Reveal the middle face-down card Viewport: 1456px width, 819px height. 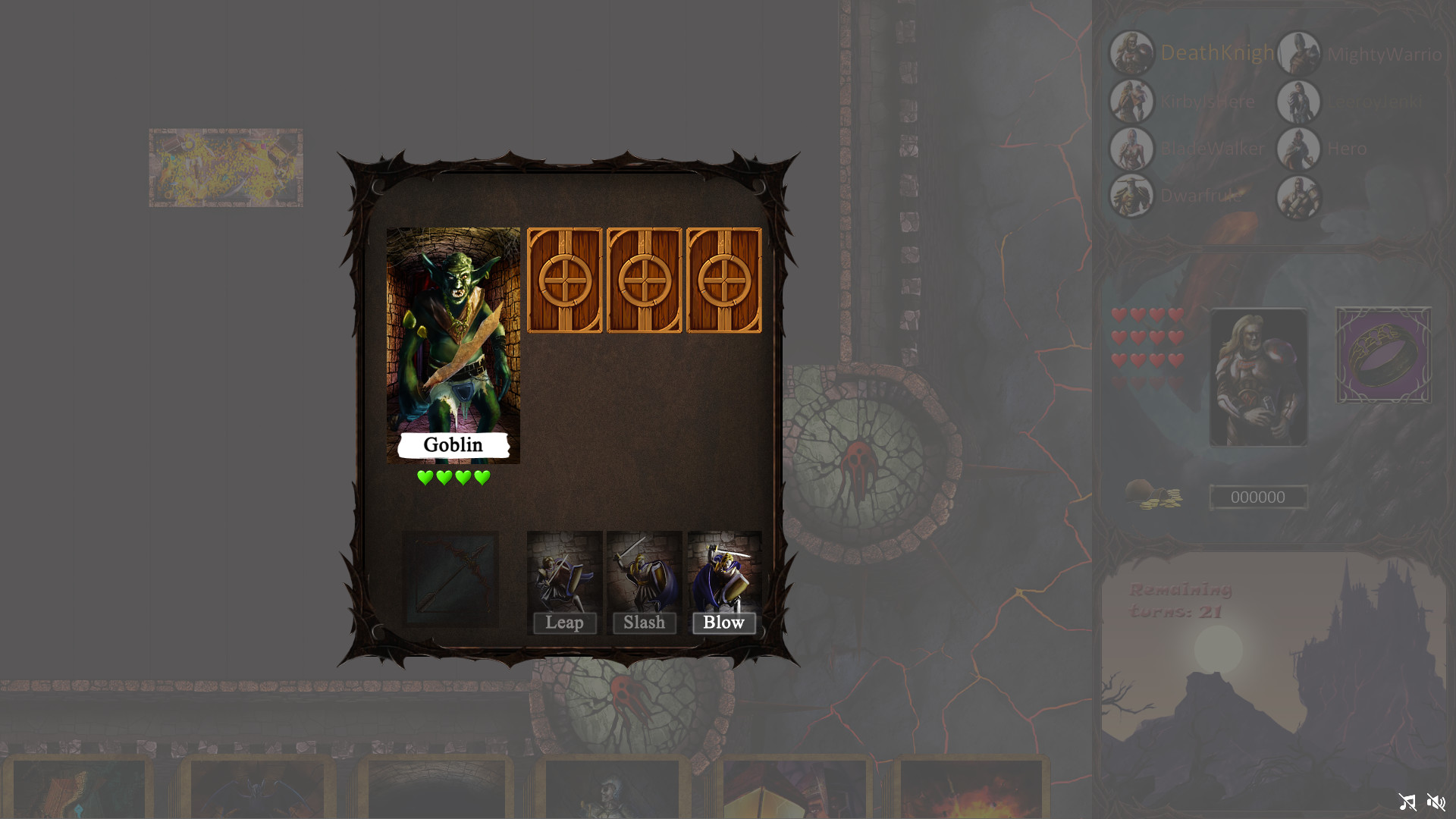[x=645, y=281]
